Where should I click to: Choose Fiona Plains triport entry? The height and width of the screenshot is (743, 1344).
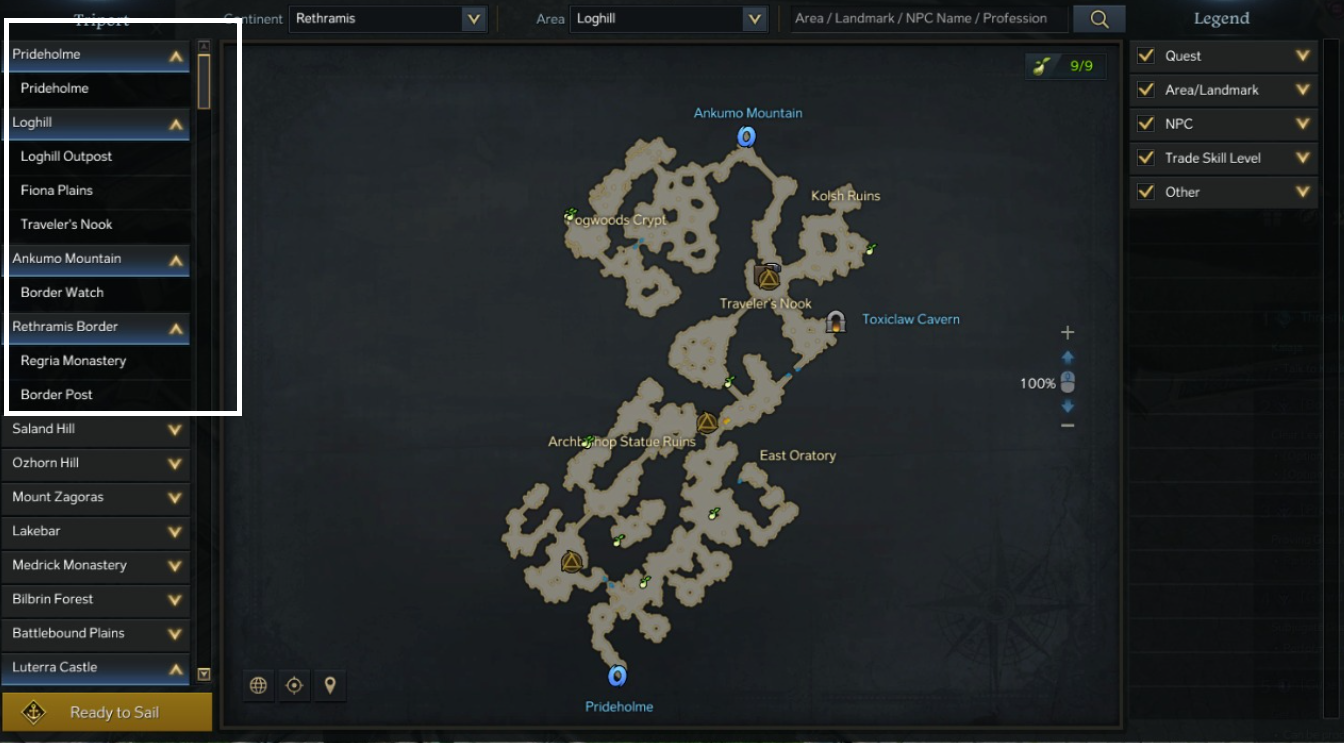point(57,190)
